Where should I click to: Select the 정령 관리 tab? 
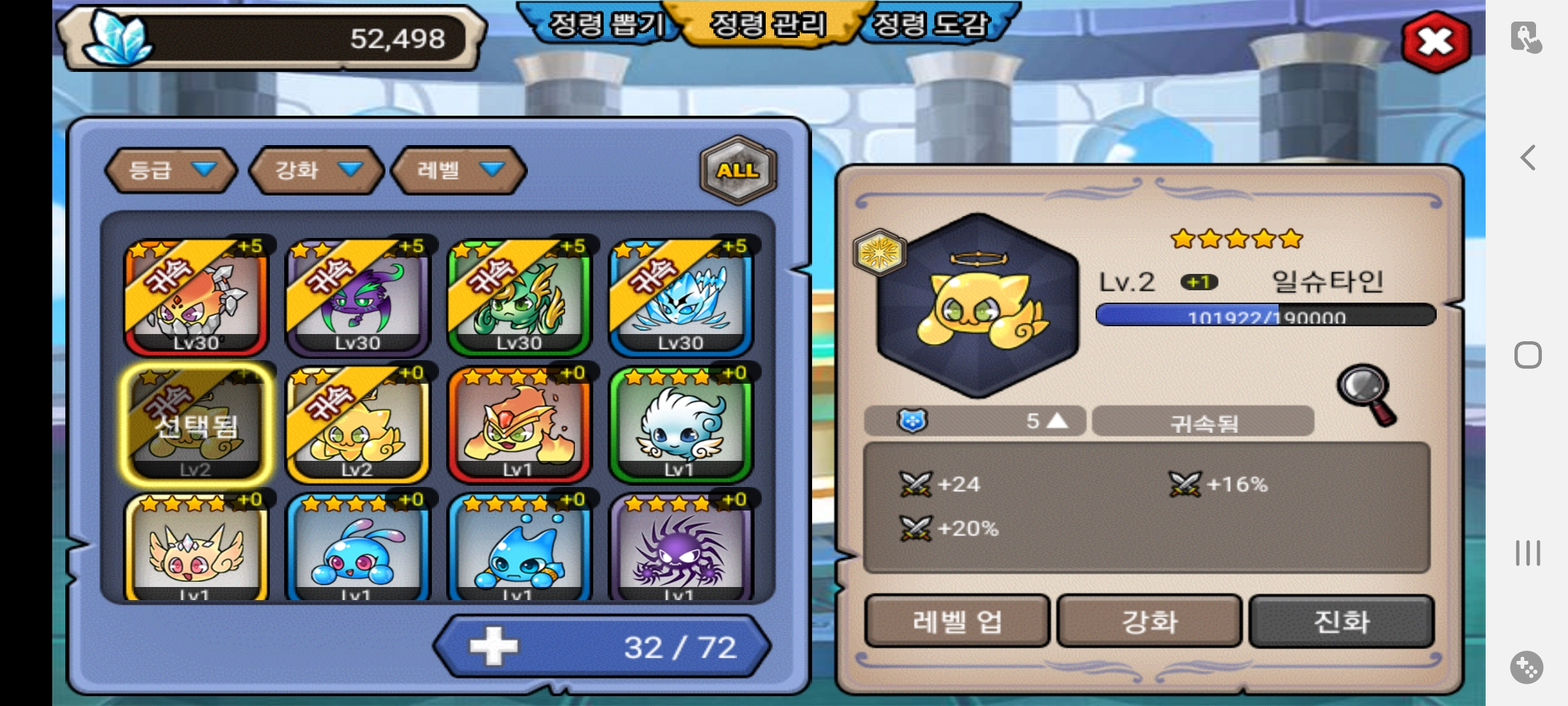[x=768, y=25]
